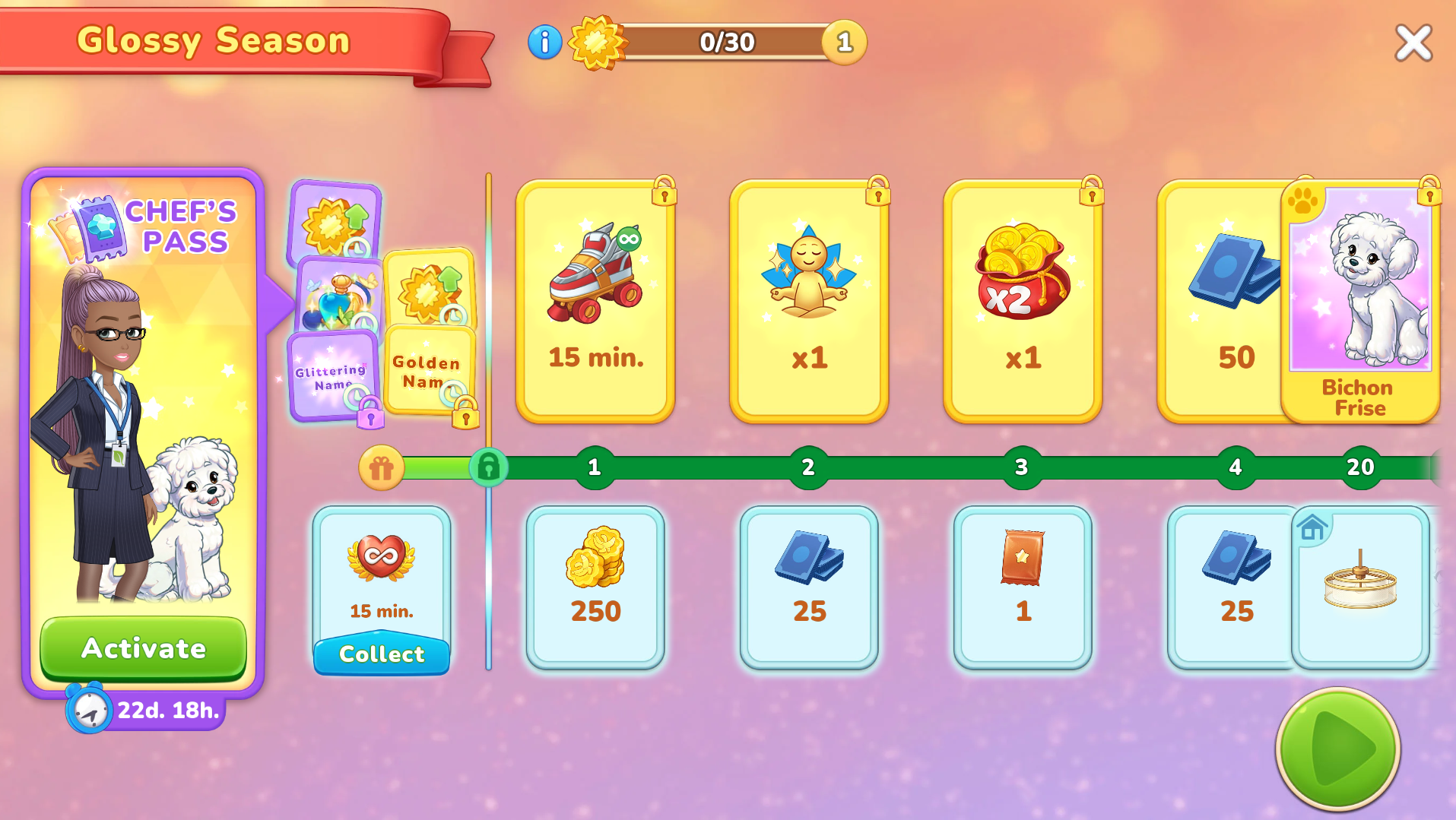Open the Chef's Pass magic potion perk card
Screen dimensions: 1456x820
[339, 296]
